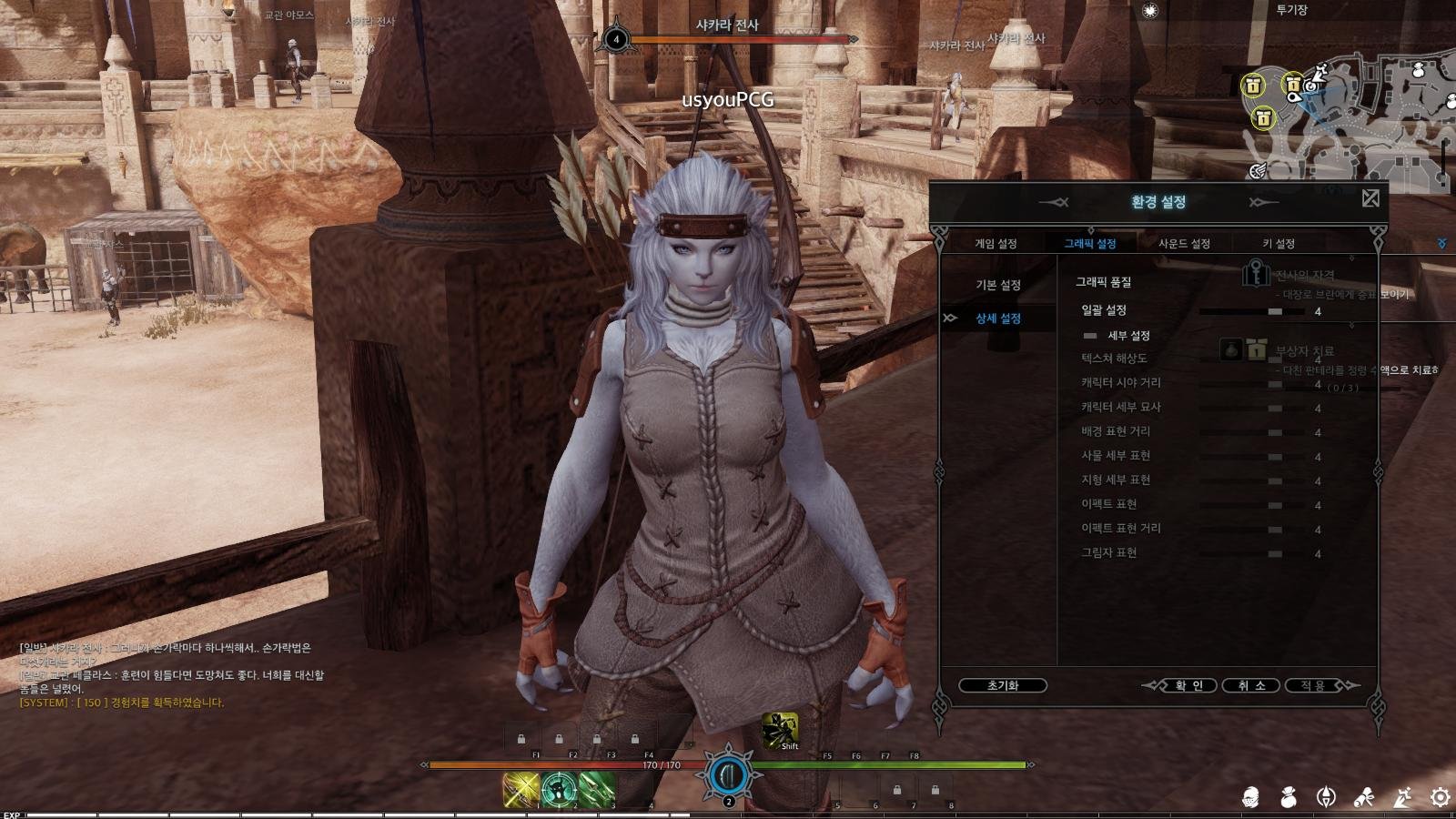This screenshot has height=819, width=1456.
Task: Switch to the 게임 설정 tab
Action: [x=996, y=244]
